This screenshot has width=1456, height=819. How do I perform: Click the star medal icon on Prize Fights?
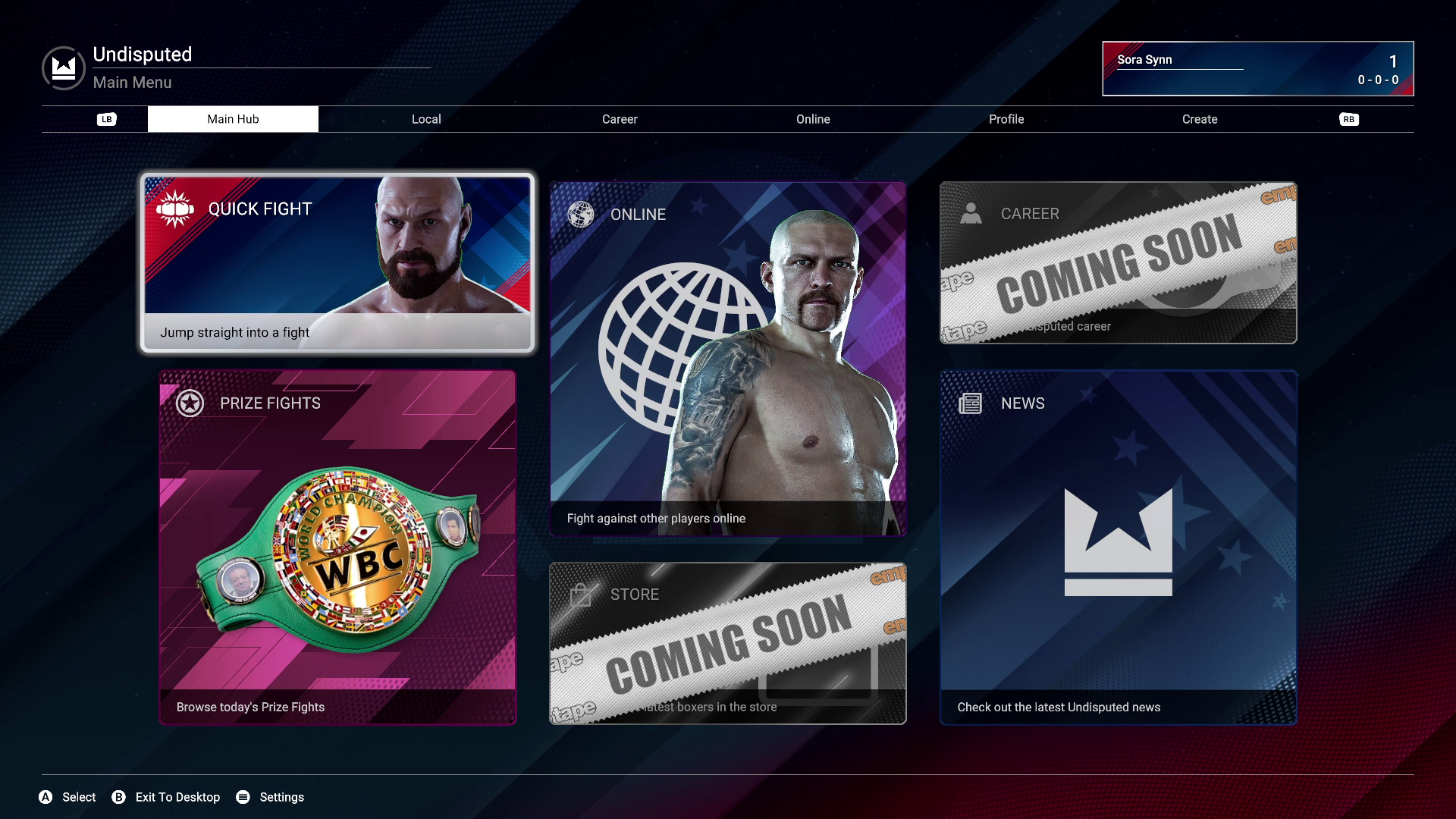click(189, 403)
